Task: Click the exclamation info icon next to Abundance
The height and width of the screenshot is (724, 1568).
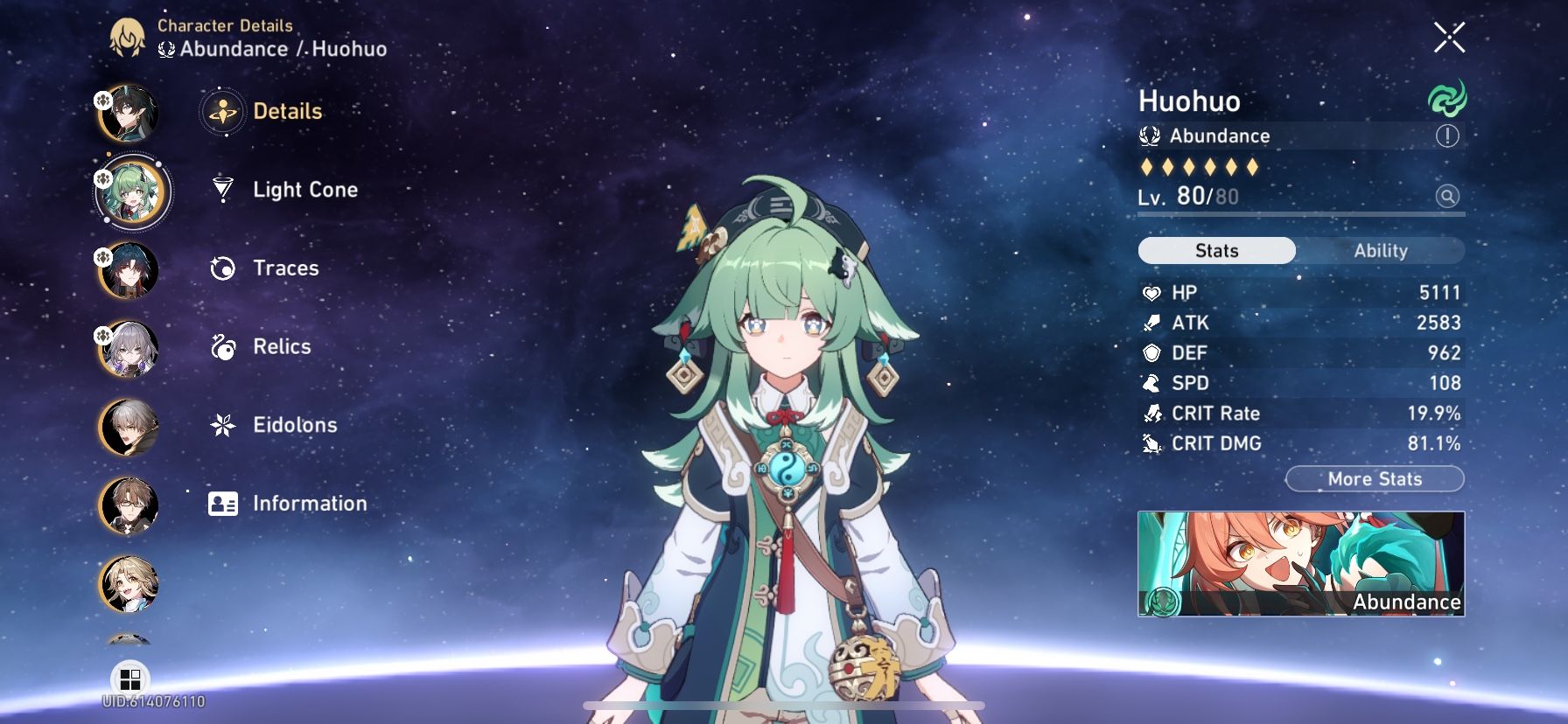Action: 1449,136
